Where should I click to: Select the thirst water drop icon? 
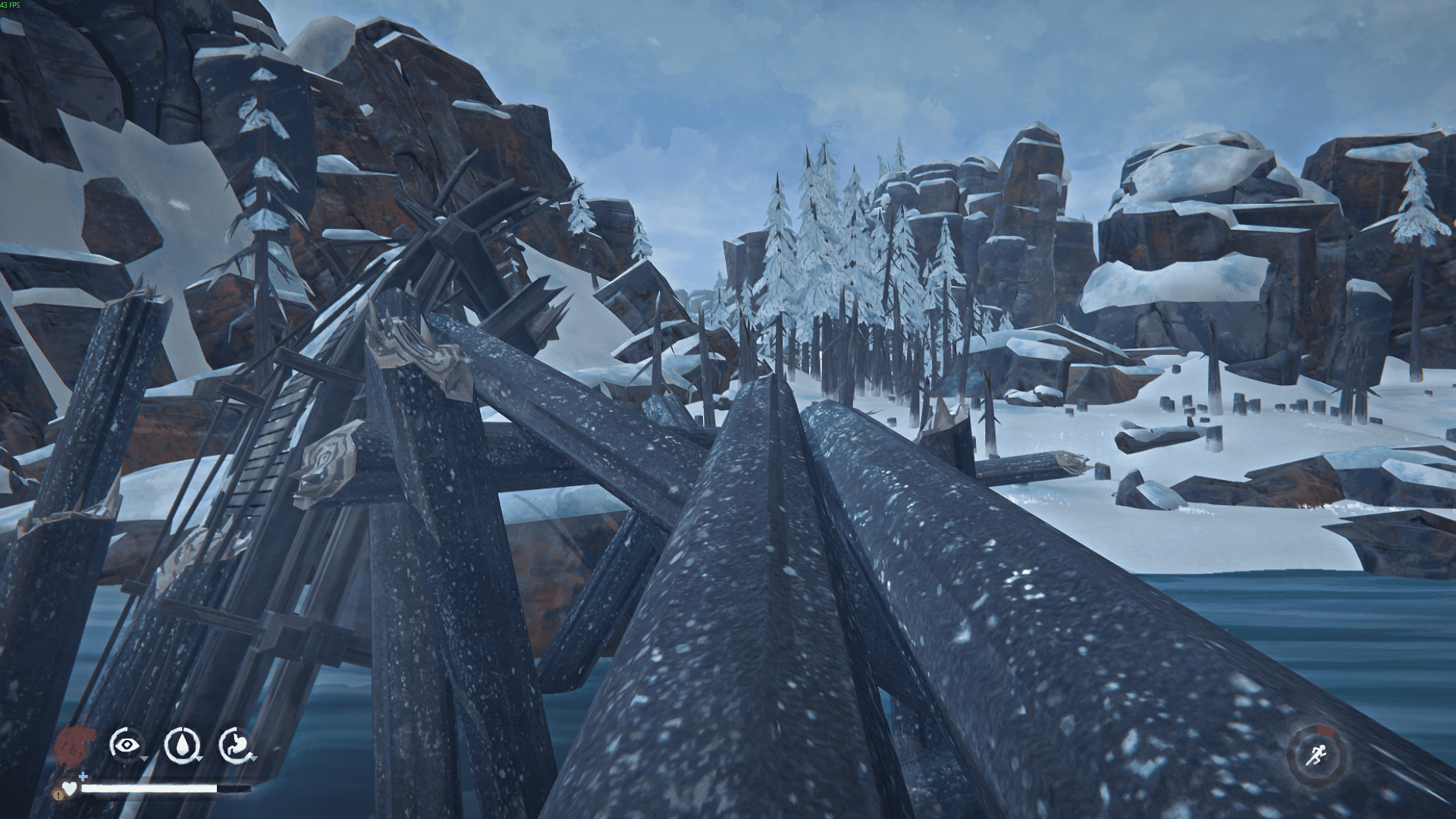tap(182, 745)
